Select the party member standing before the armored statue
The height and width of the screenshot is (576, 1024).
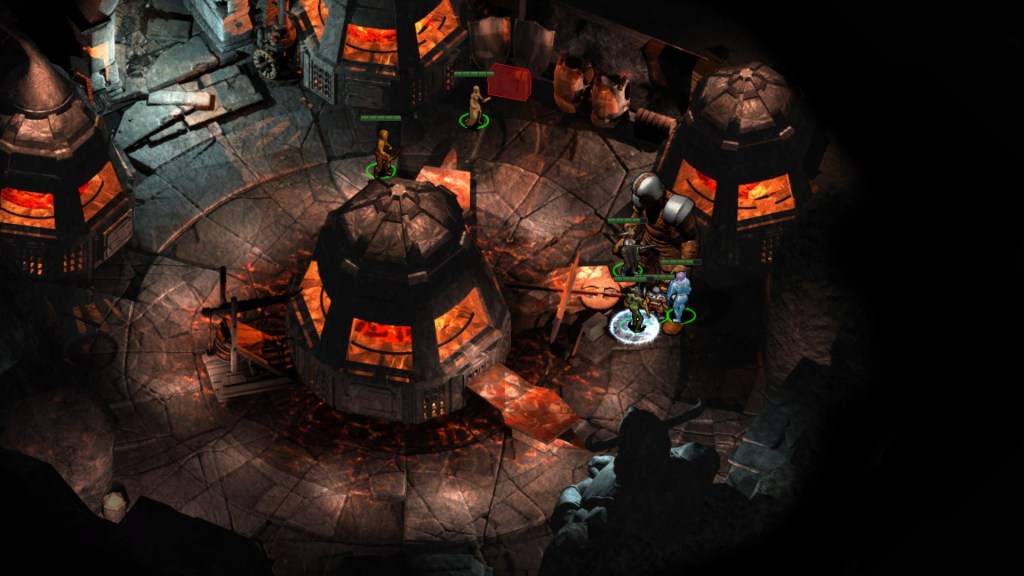pyautogui.click(x=627, y=250)
